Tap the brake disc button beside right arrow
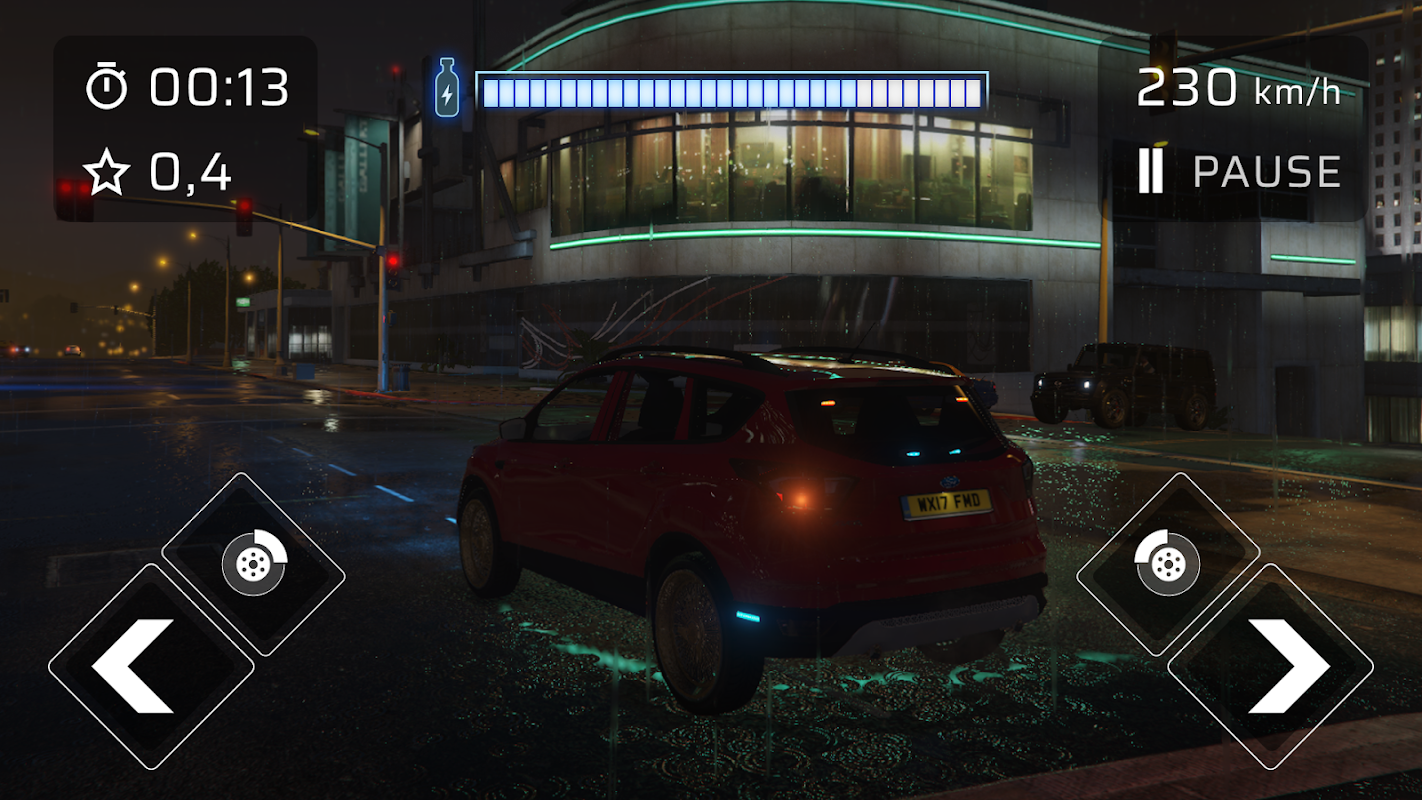 coord(1167,564)
